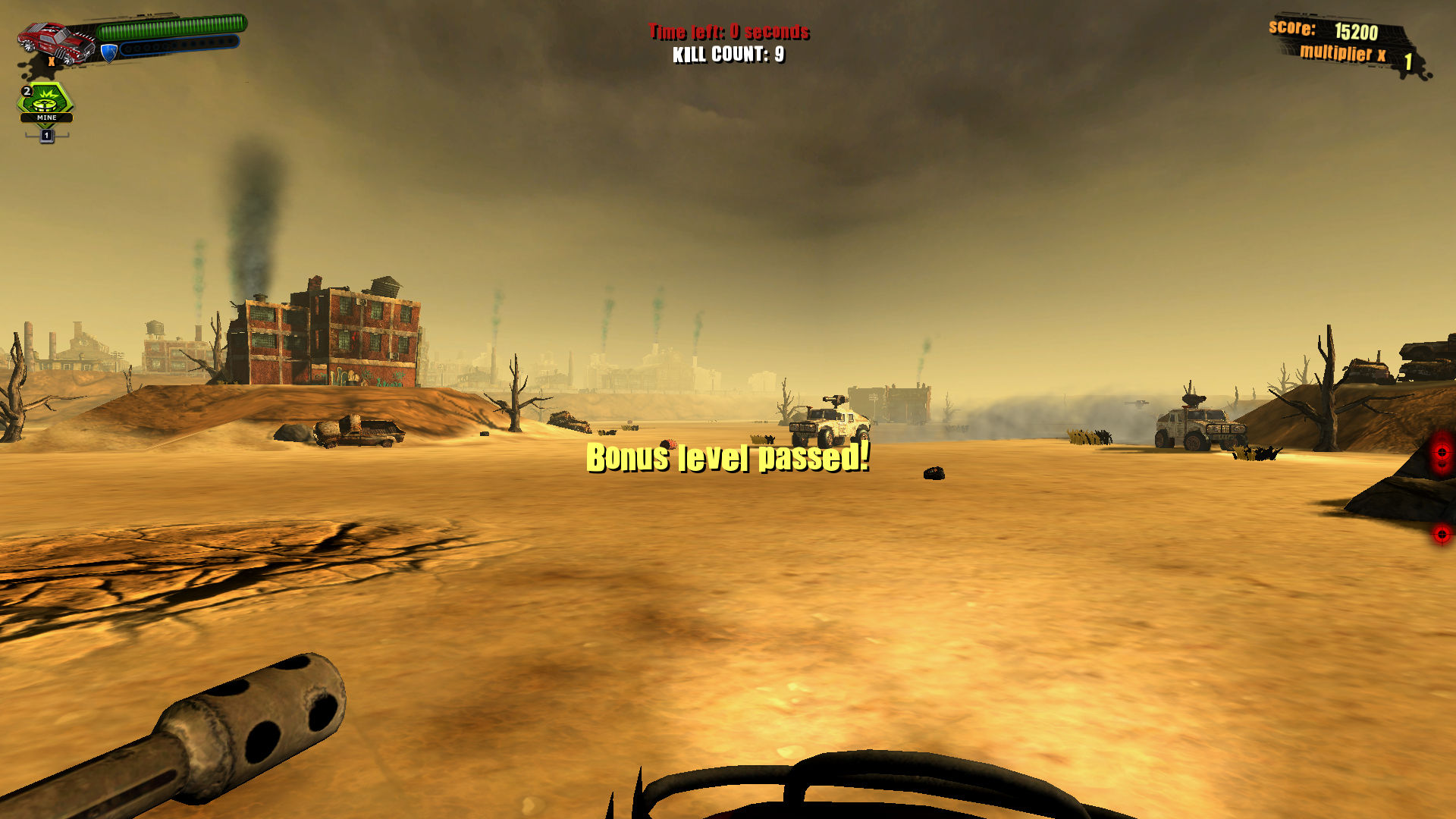Click the 'Time left: 0 seconds' header
The image size is (1456, 819).
pyautogui.click(x=729, y=32)
